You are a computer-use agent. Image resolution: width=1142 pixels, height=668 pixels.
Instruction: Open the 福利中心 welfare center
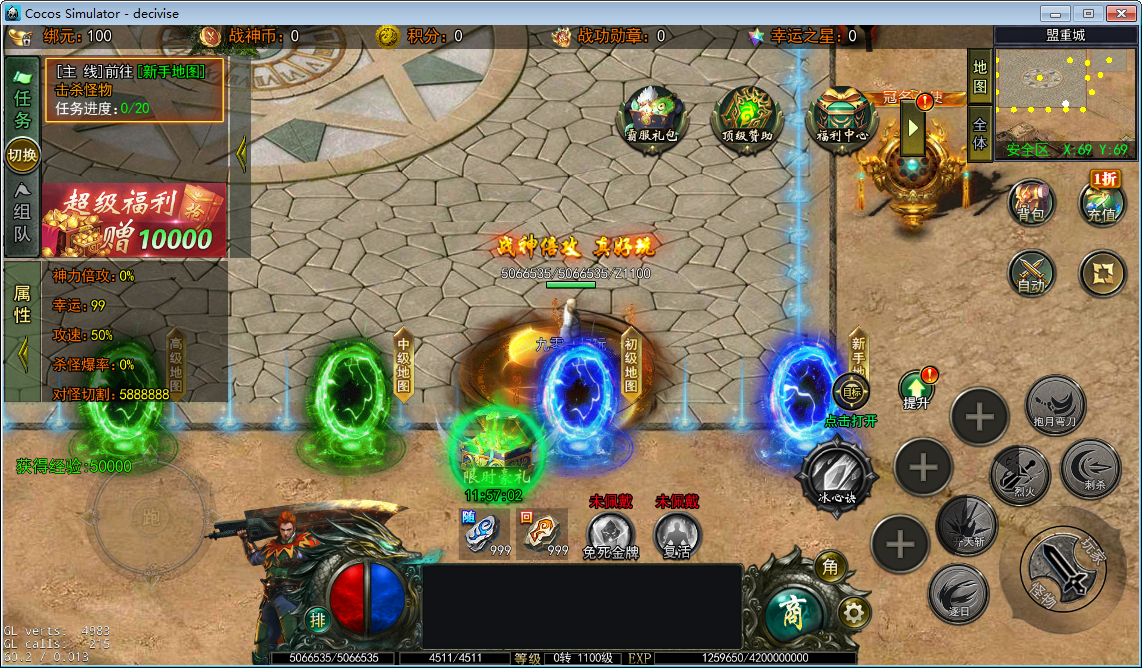[x=842, y=118]
